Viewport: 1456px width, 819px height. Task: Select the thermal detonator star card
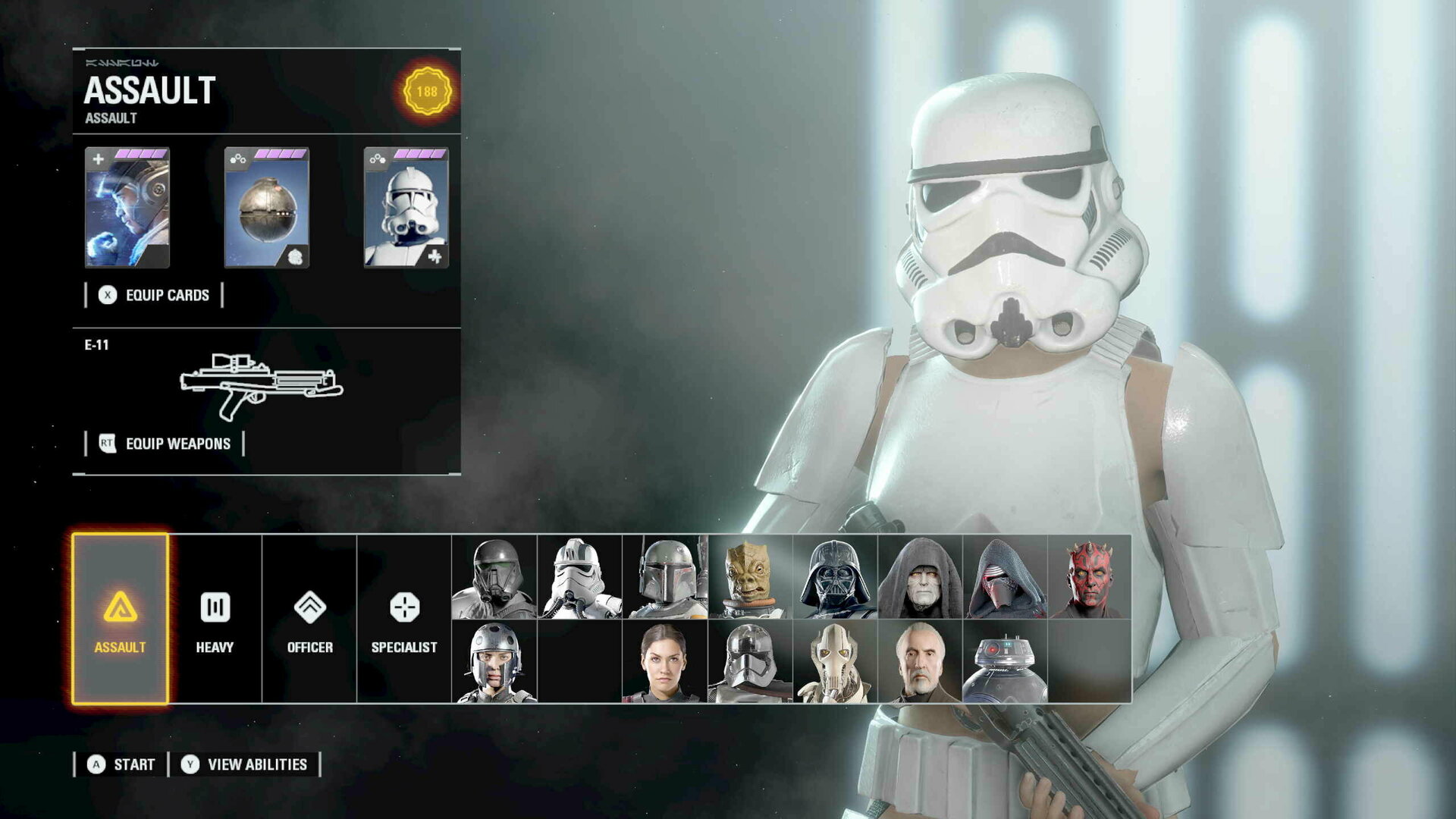(x=267, y=208)
